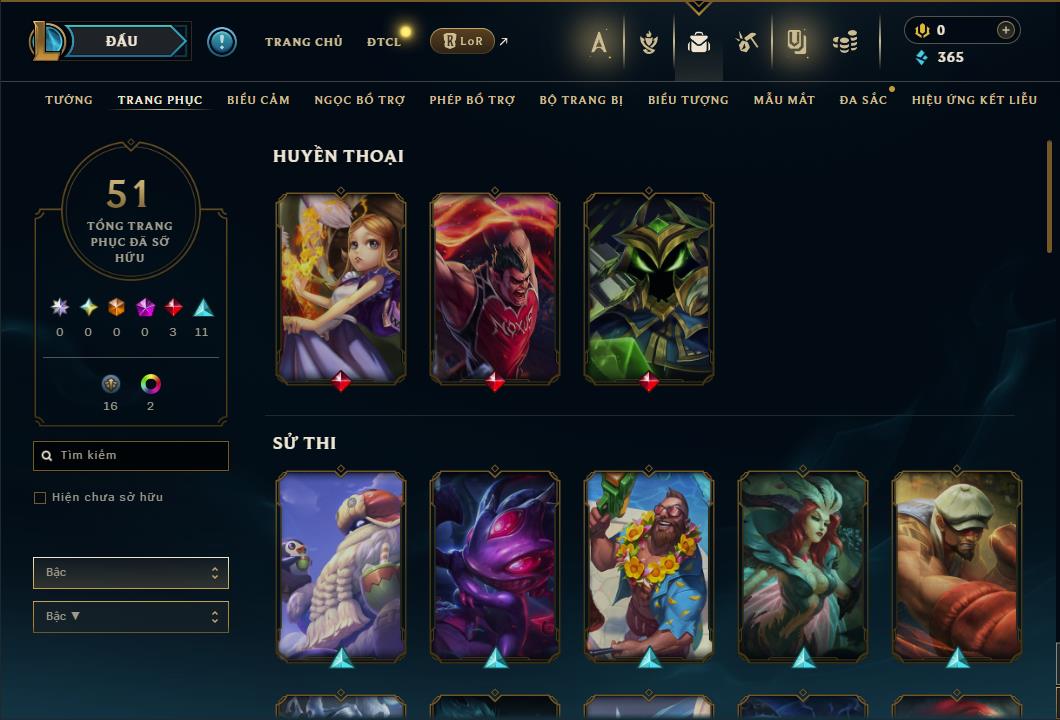1060x720 pixels.
Task: Open the LoR external link
Action: pos(462,41)
